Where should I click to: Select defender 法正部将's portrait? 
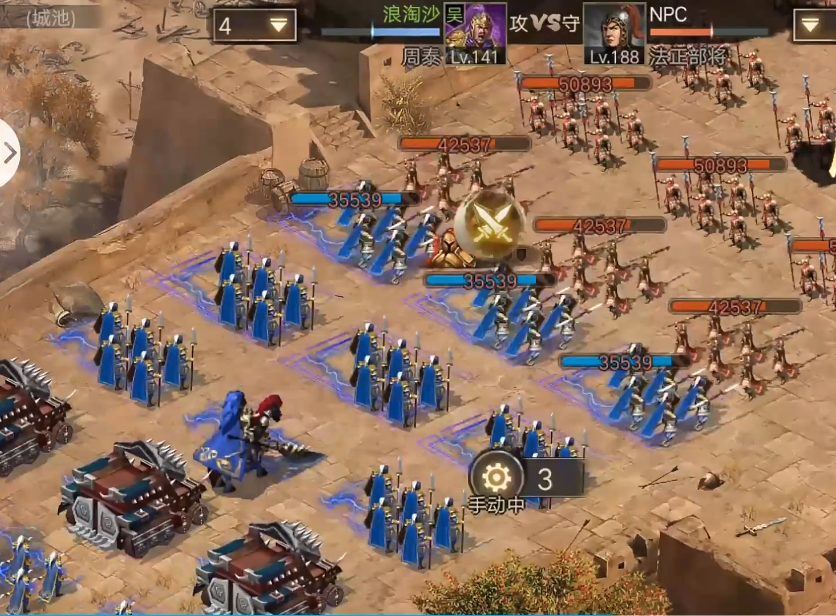pos(613,34)
